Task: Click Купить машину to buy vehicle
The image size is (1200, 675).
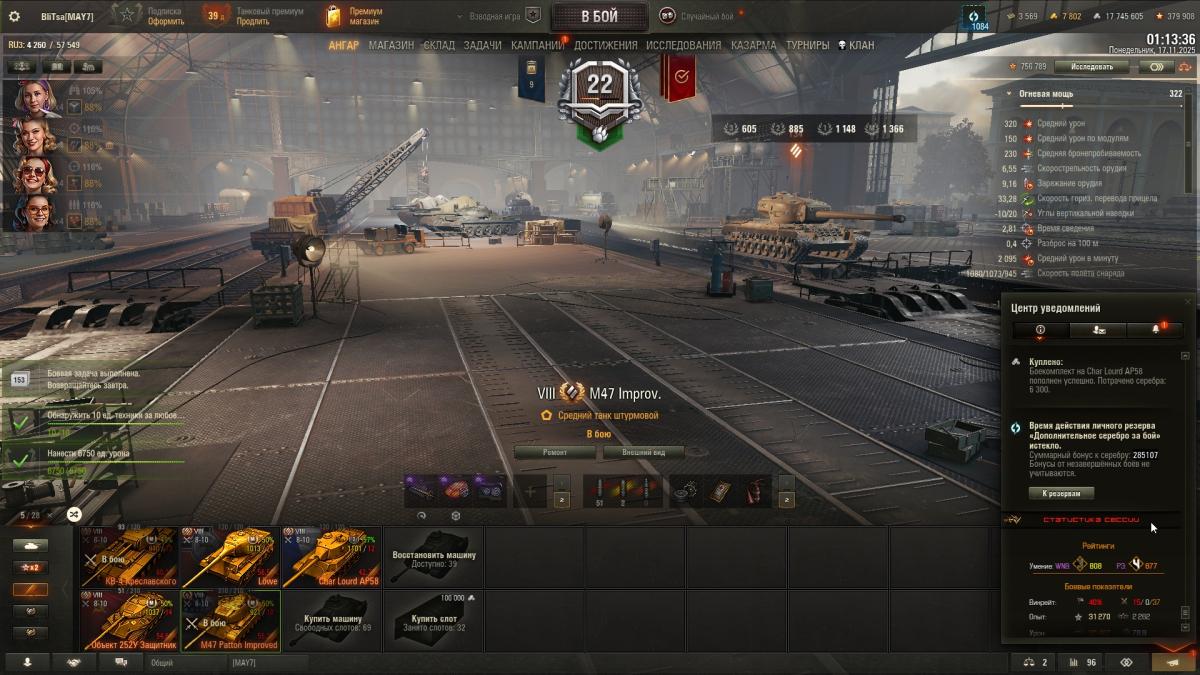Action: pos(331,620)
